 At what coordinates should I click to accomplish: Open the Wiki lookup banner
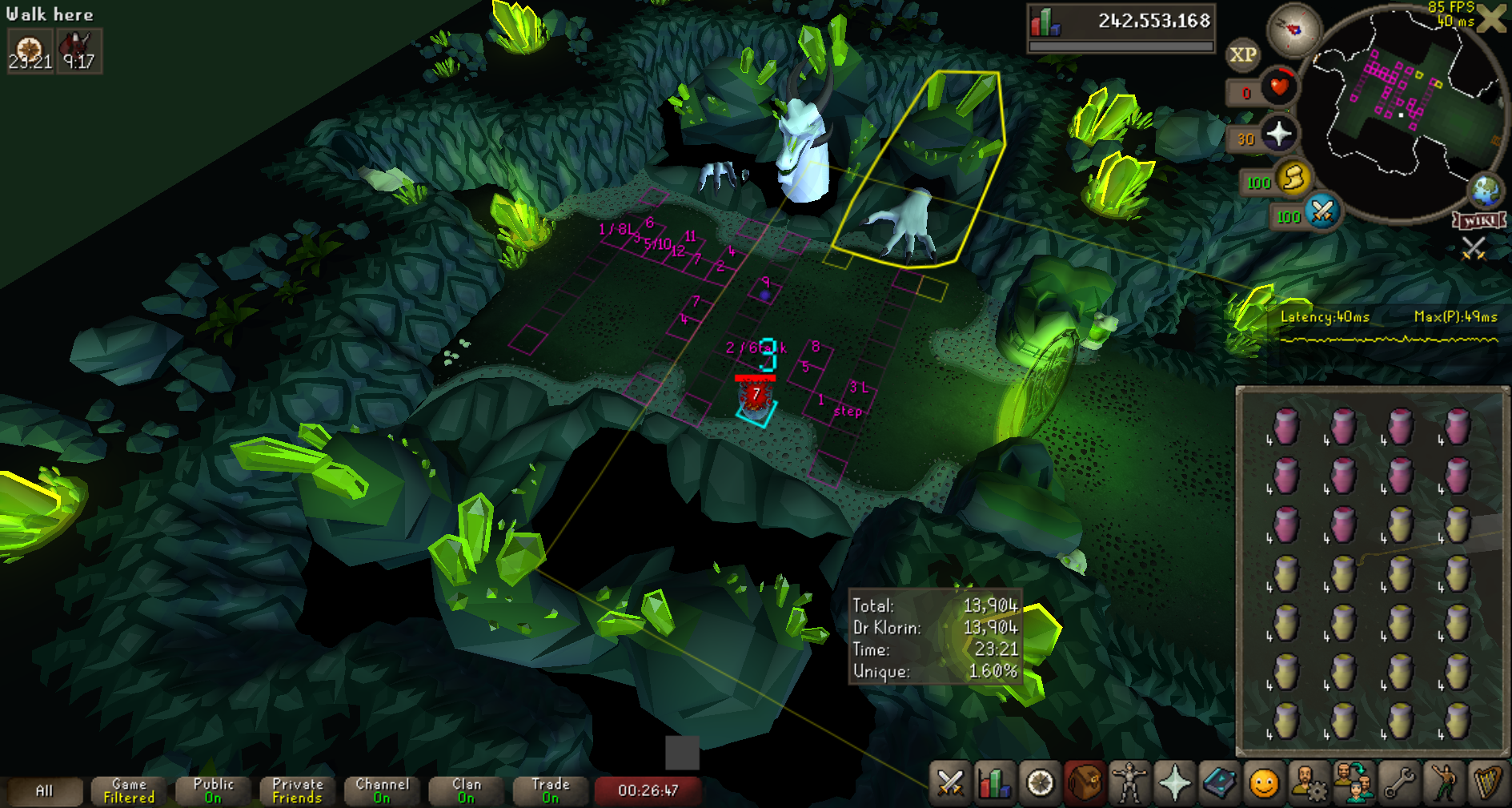click(x=1479, y=220)
